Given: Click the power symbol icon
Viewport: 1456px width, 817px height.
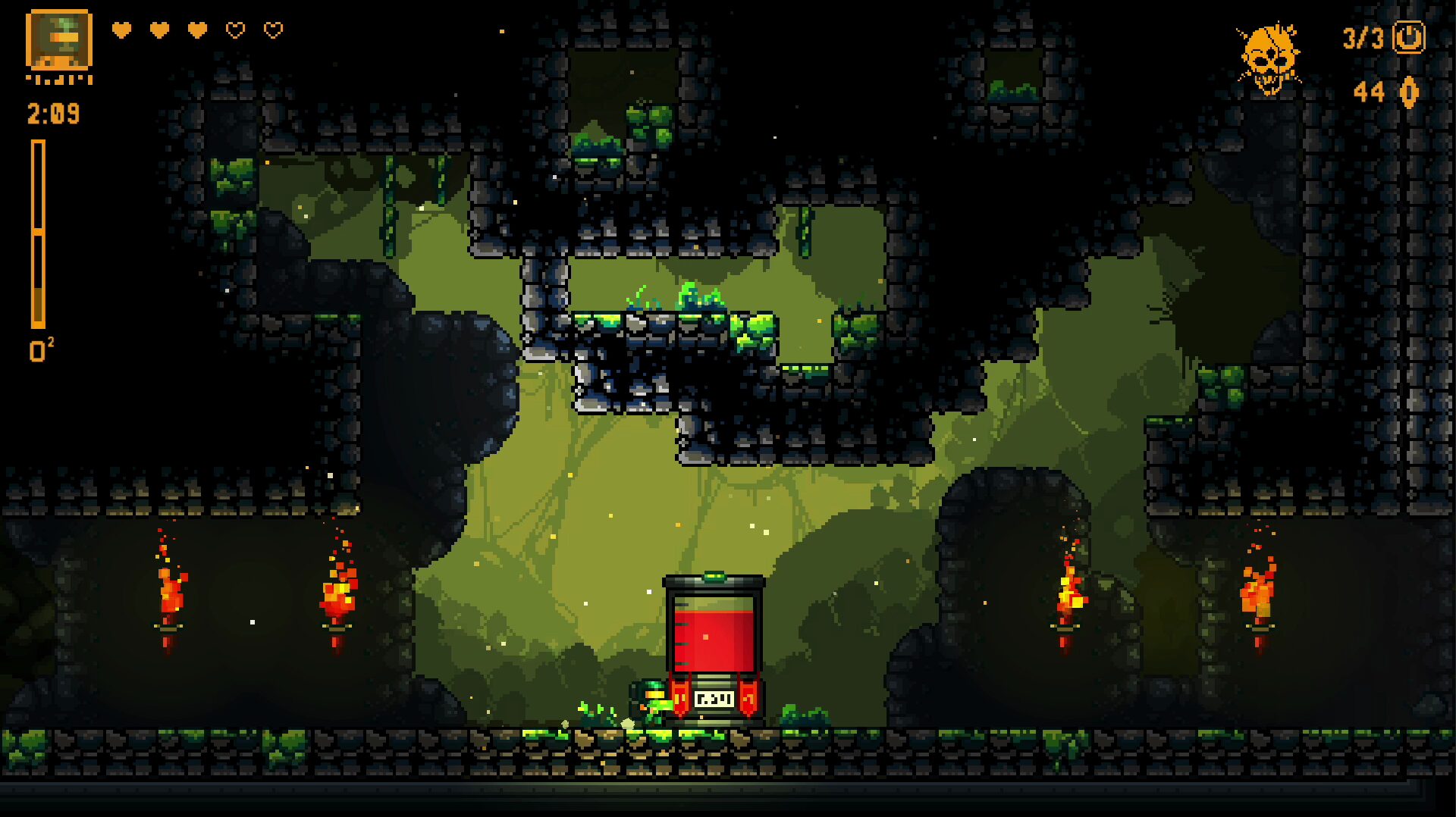Looking at the screenshot, I should [x=1409, y=37].
